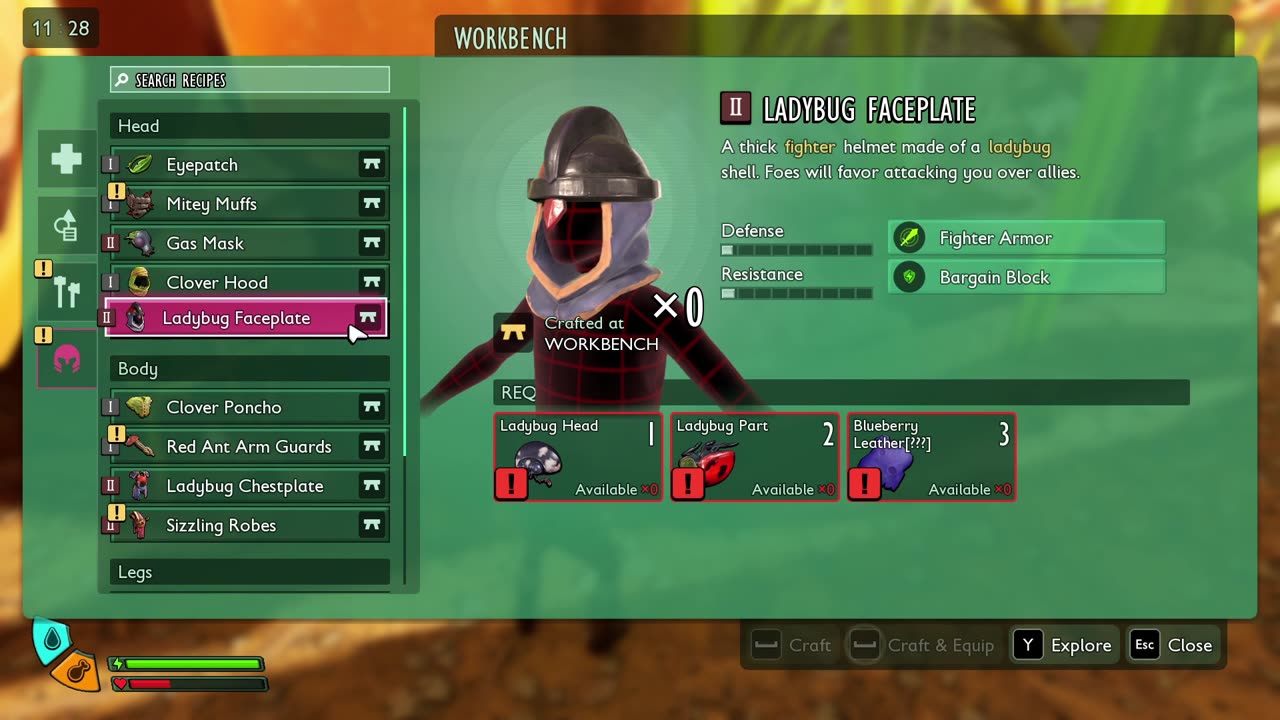Open the tools category tab

tap(67, 291)
